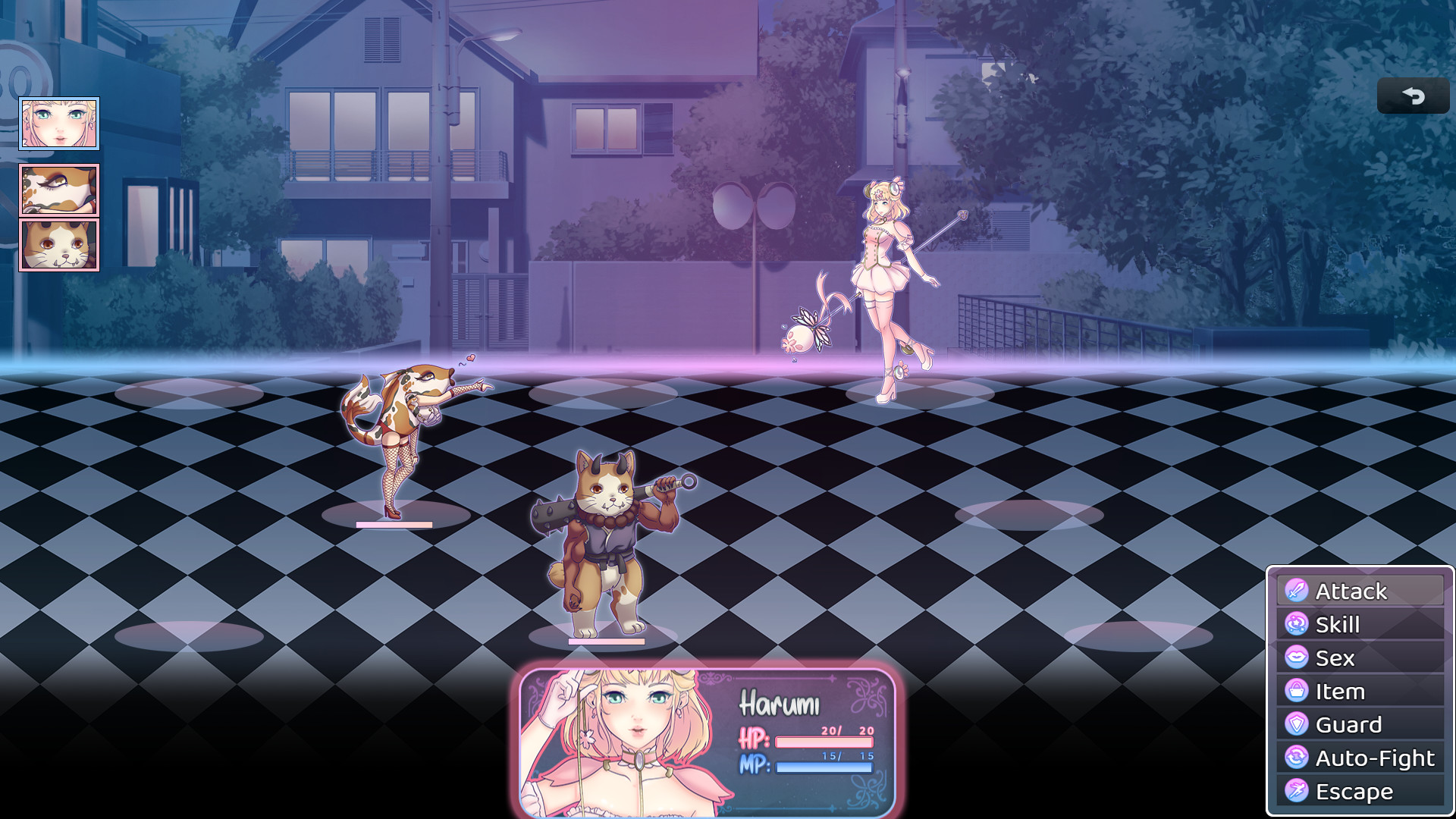This screenshot has width=1456, height=819.
Task: Click the Auto-Fight circular arrows icon
Action: (x=1295, y=757)
